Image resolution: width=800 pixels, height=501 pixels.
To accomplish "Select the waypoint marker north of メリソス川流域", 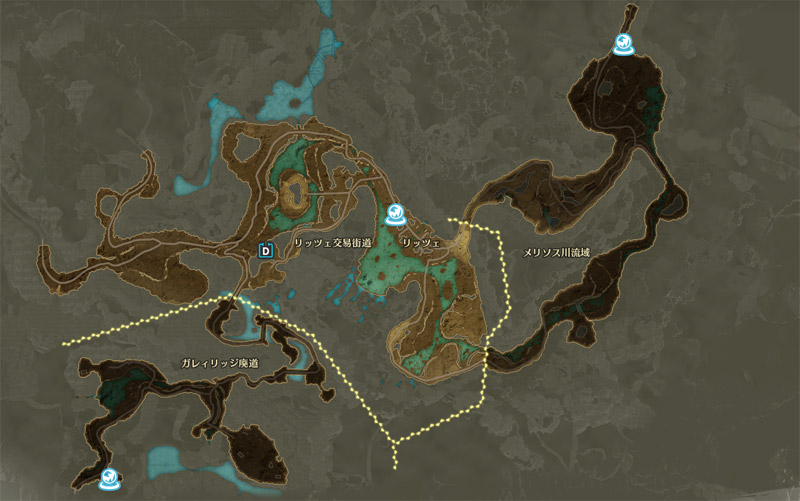I will 624,44.
